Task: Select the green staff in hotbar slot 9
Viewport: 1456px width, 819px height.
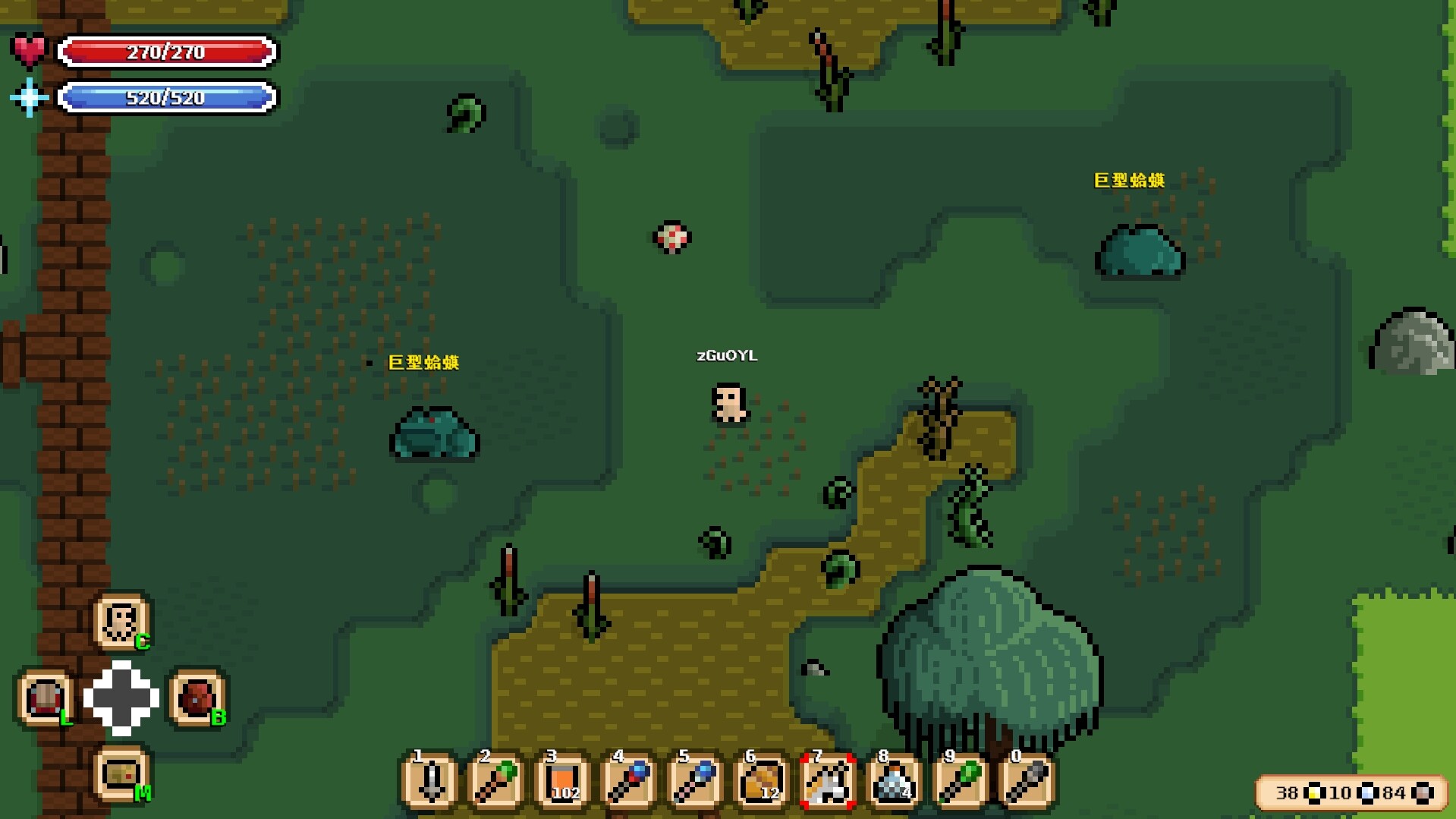Action: pos(958,782)
